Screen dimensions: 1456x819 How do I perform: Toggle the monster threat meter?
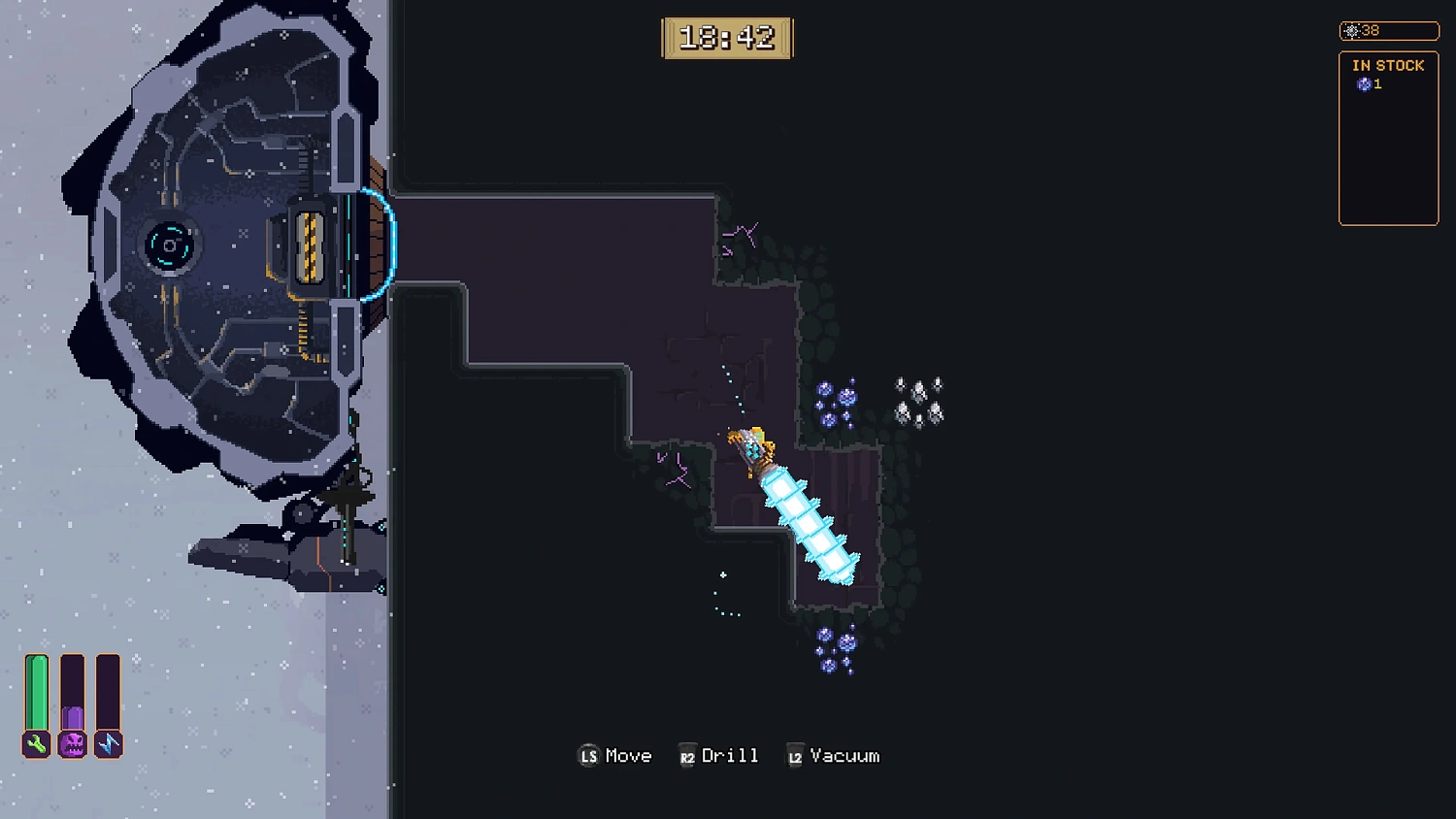72,694
